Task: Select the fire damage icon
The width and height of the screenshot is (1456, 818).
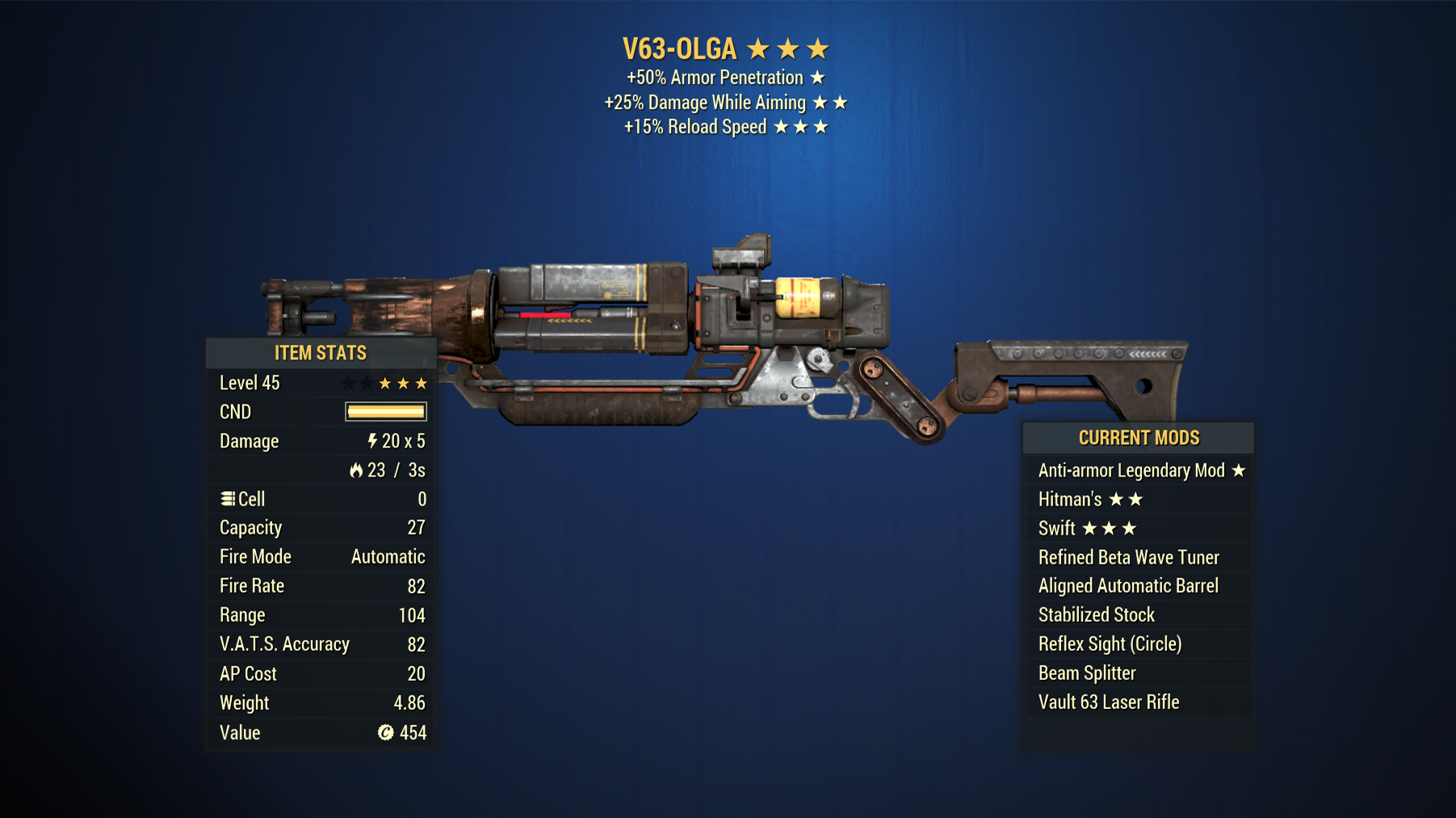Action: (358, 470)
